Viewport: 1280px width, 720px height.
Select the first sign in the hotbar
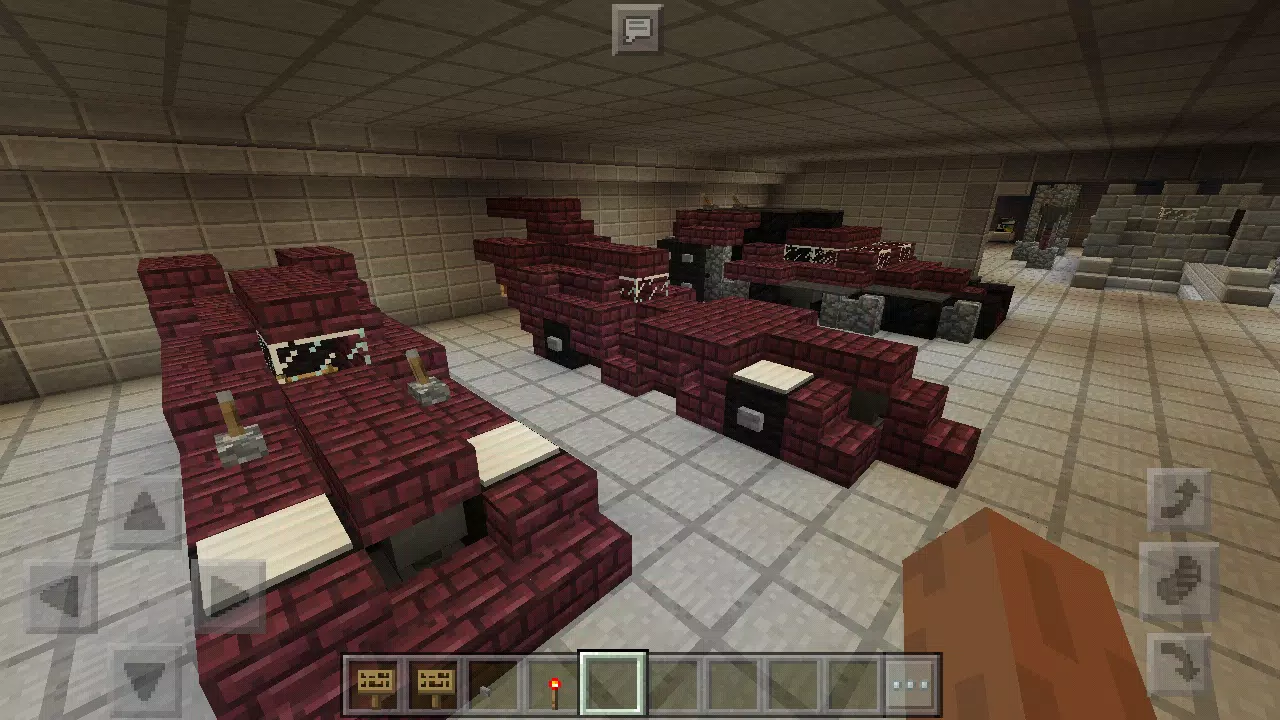373,683
